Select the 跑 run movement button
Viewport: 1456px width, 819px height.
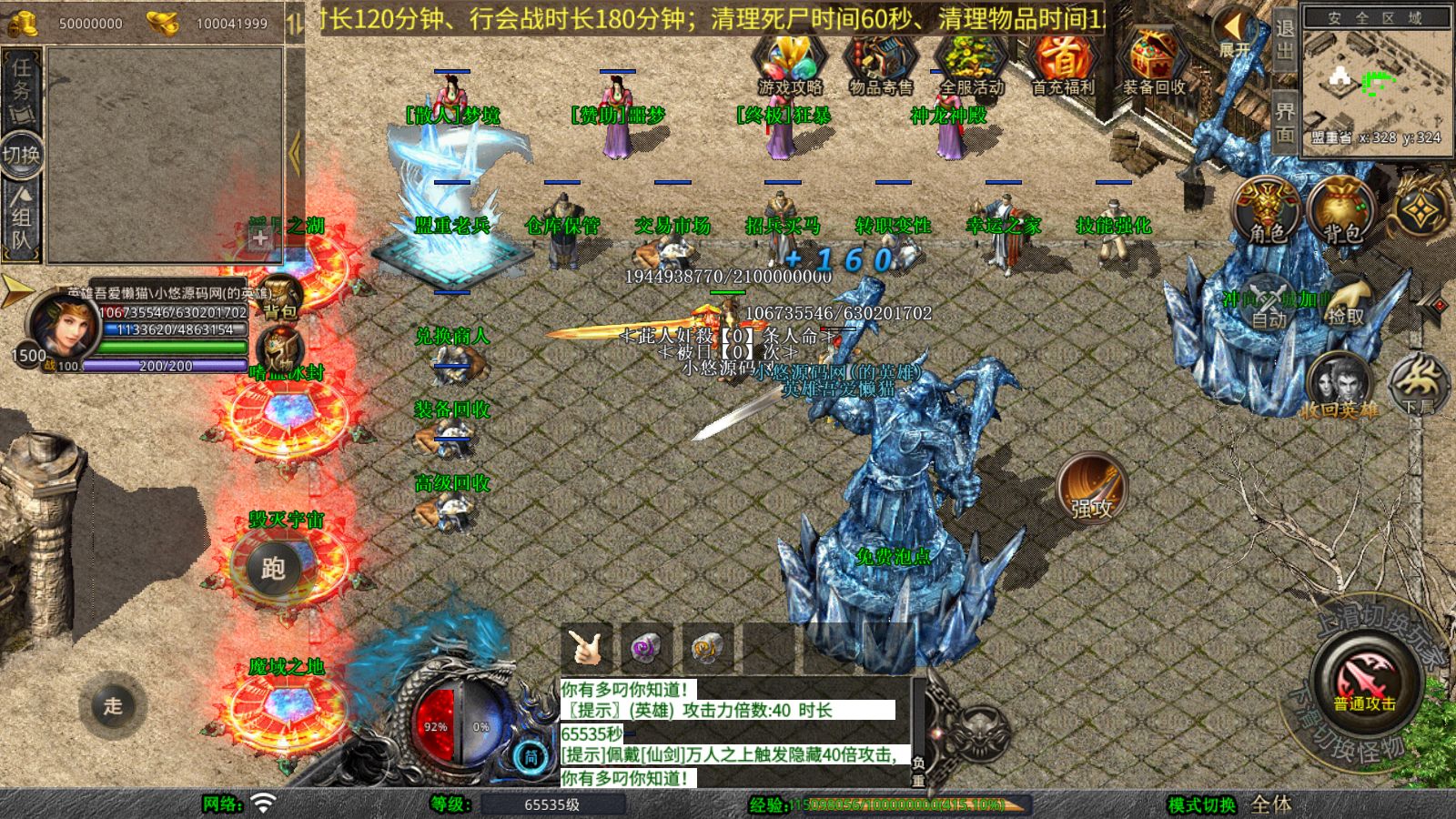pyautogui.click(x=273, y=569)
